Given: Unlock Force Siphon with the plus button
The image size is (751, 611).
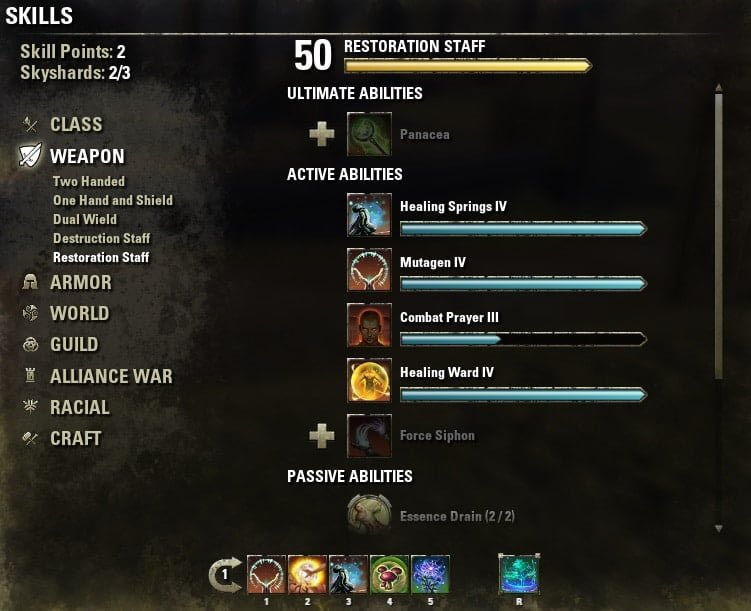Looking at the screenshot, I should pyautogui.click(x=322, y=435).
